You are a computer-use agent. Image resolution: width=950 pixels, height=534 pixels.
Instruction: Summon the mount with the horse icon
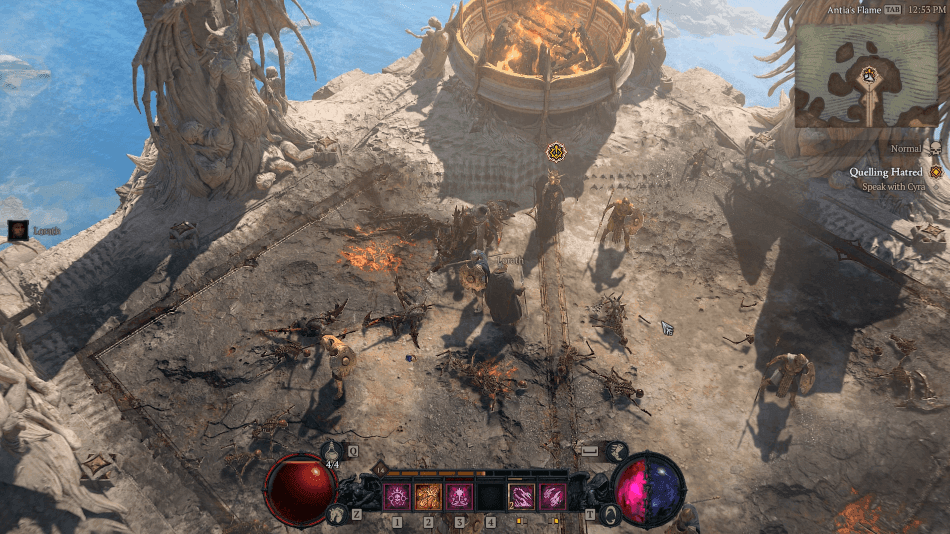tap(336, 514)
